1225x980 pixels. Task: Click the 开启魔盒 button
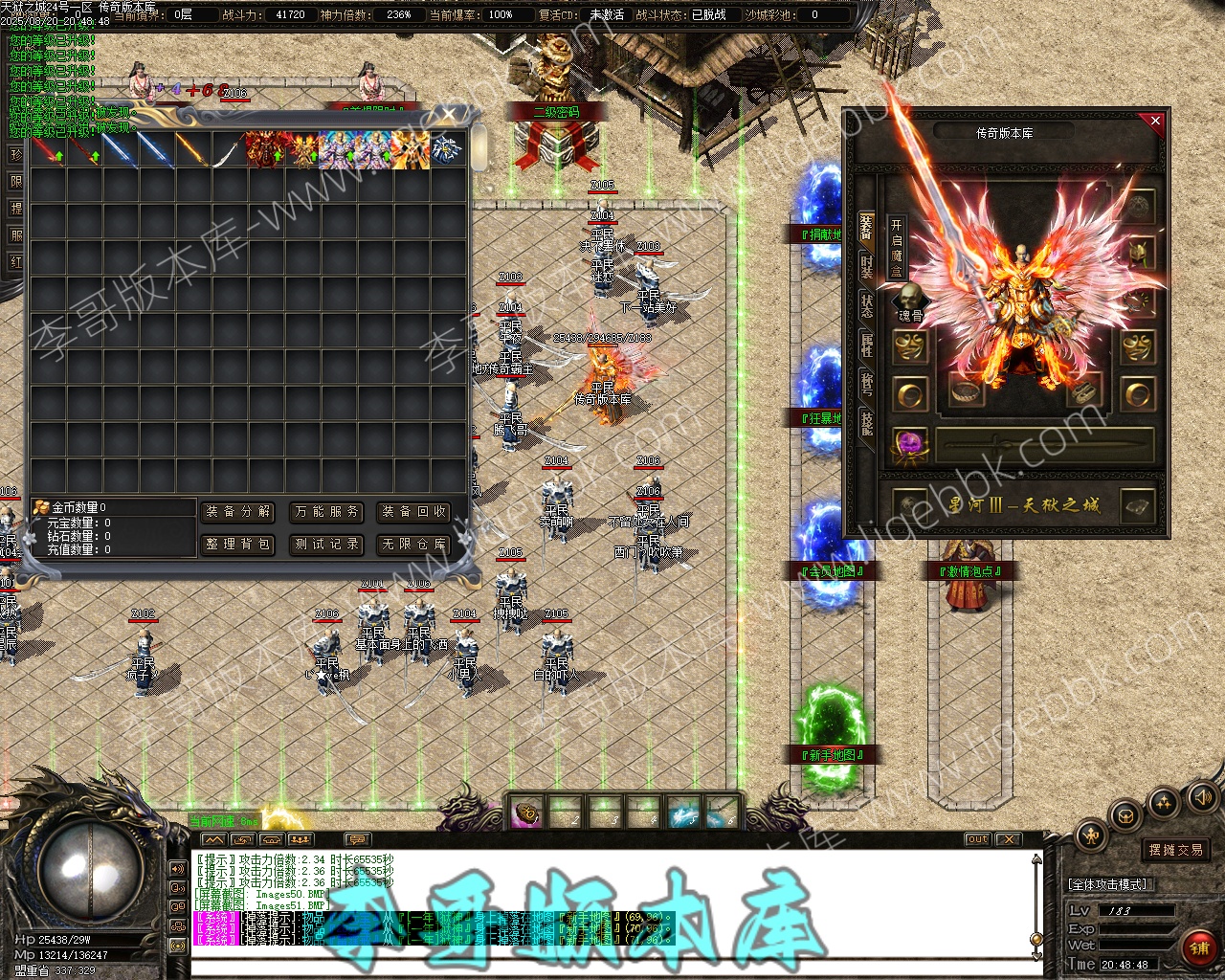896,247
